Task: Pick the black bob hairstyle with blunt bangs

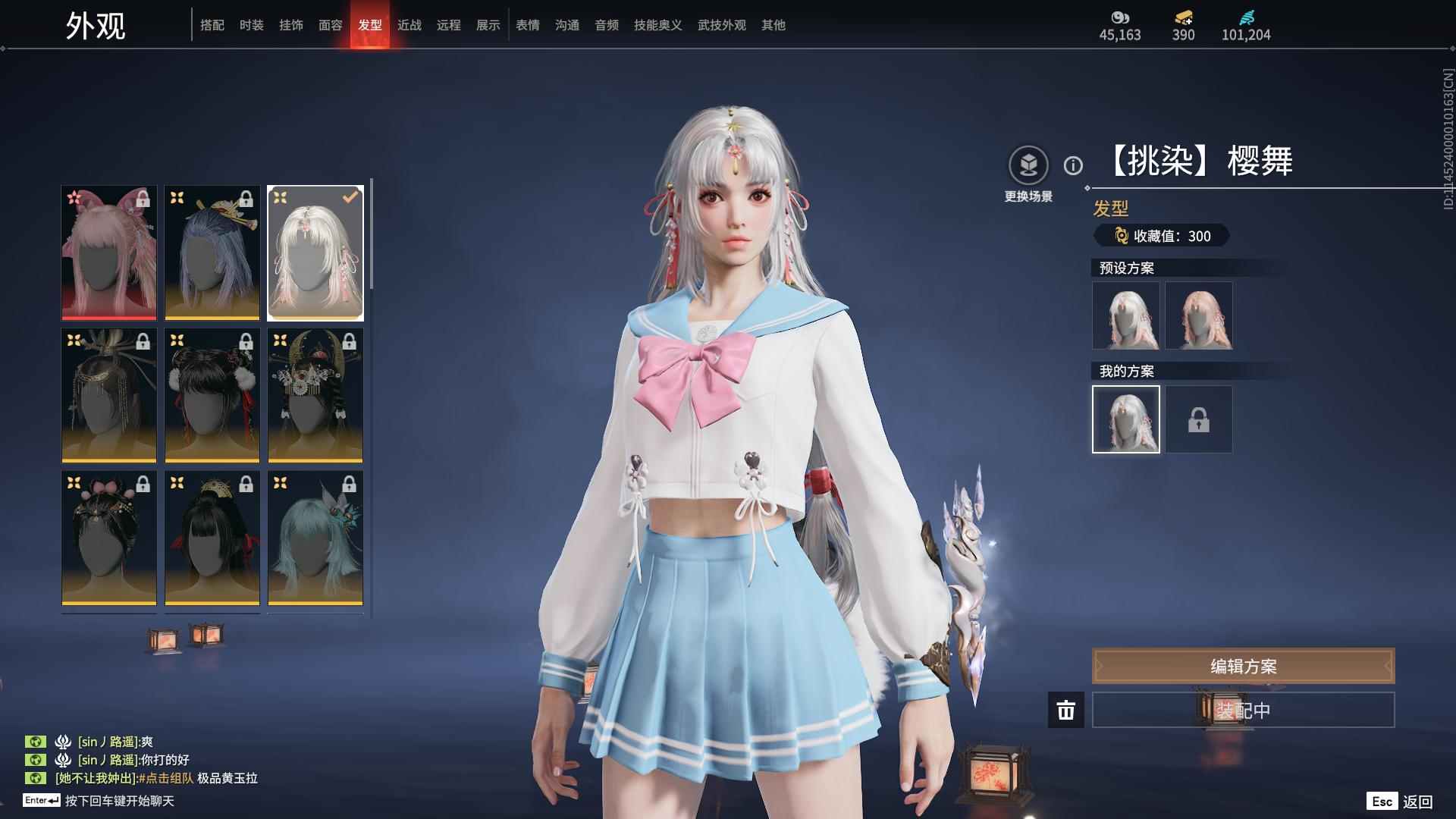Action: (x=212, y=538)
